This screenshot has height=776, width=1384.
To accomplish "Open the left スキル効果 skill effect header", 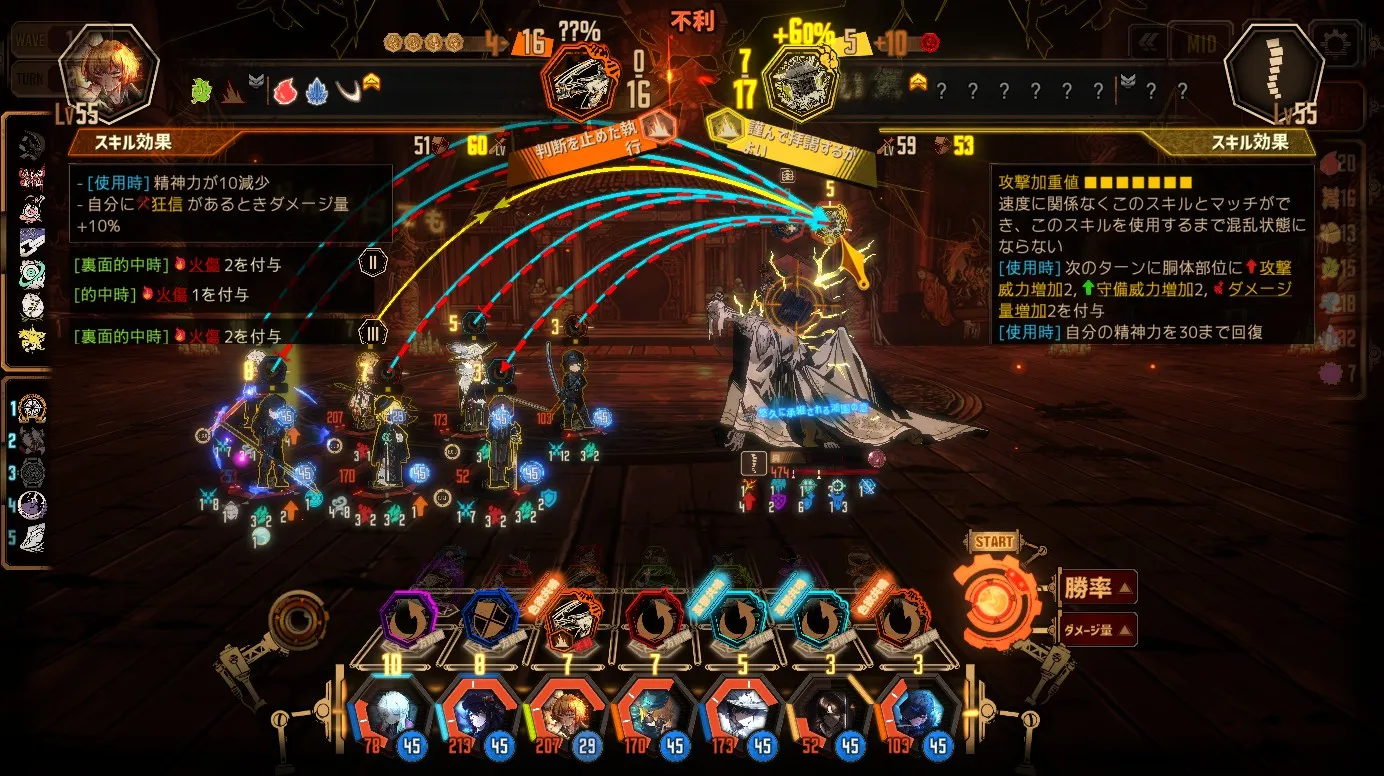I will click(135, 143).
